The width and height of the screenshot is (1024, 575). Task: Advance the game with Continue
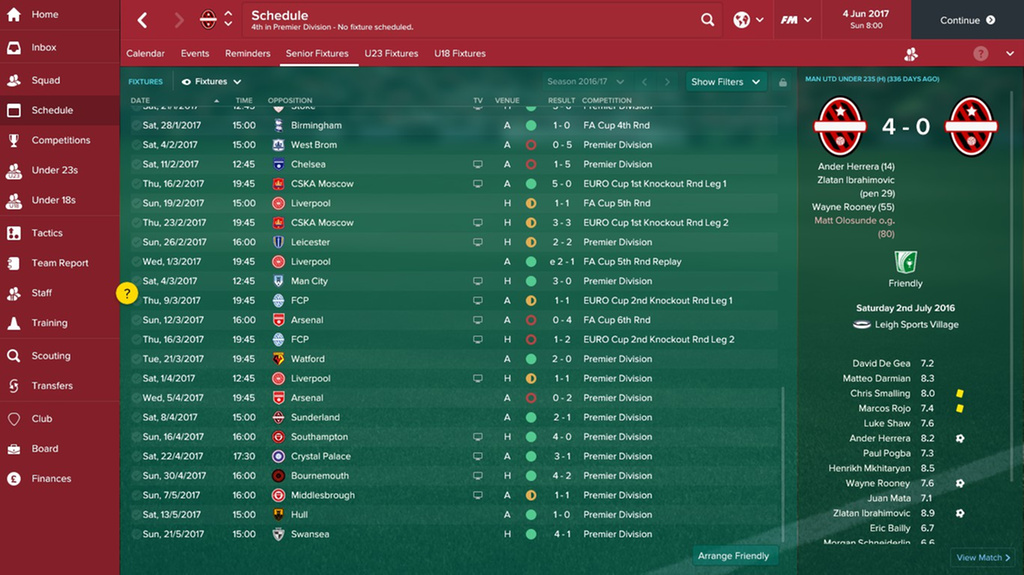pos(967,20)
